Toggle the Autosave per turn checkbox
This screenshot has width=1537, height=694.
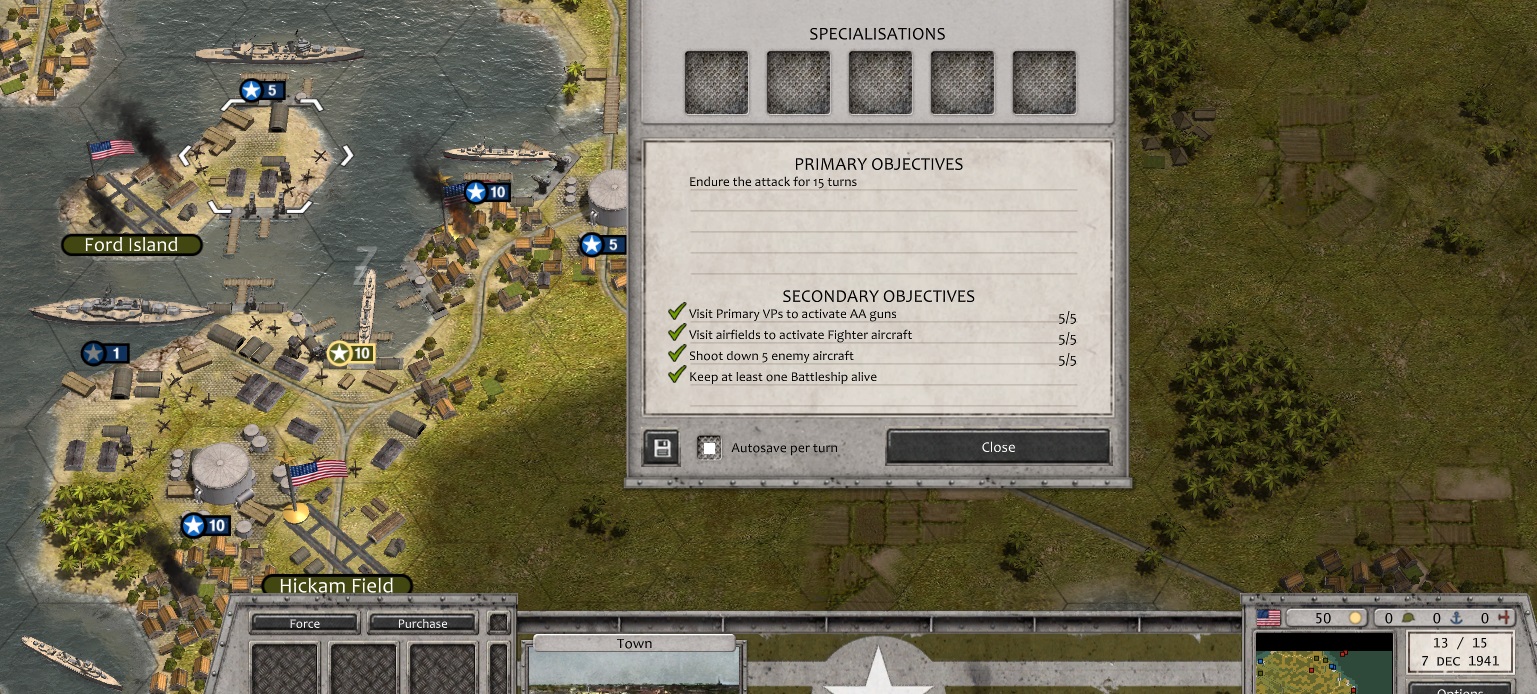pyautogui.click(x=709, y=448)
